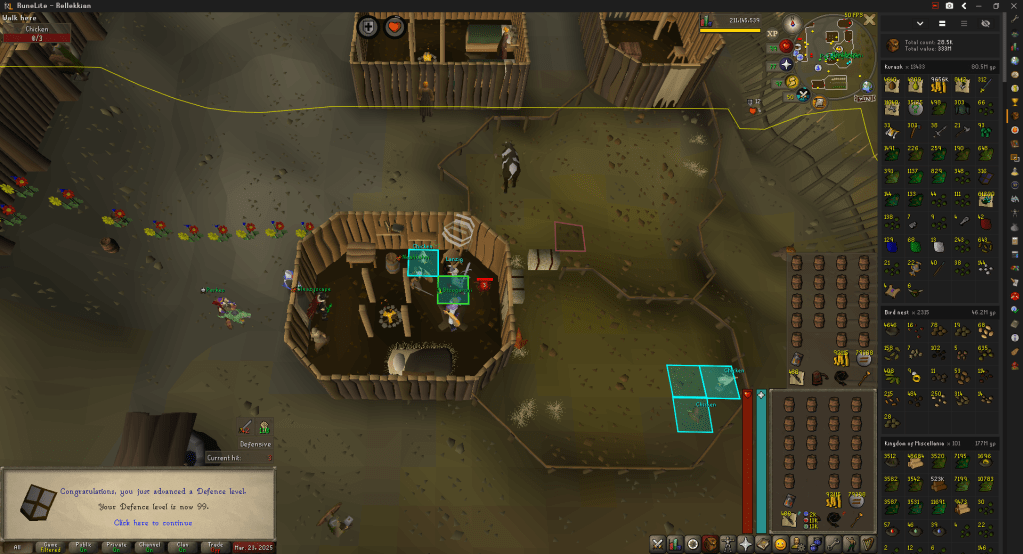This screenshot has width=1023, height=554.
Task: Click the compass to face north
Action: (794, 22)
